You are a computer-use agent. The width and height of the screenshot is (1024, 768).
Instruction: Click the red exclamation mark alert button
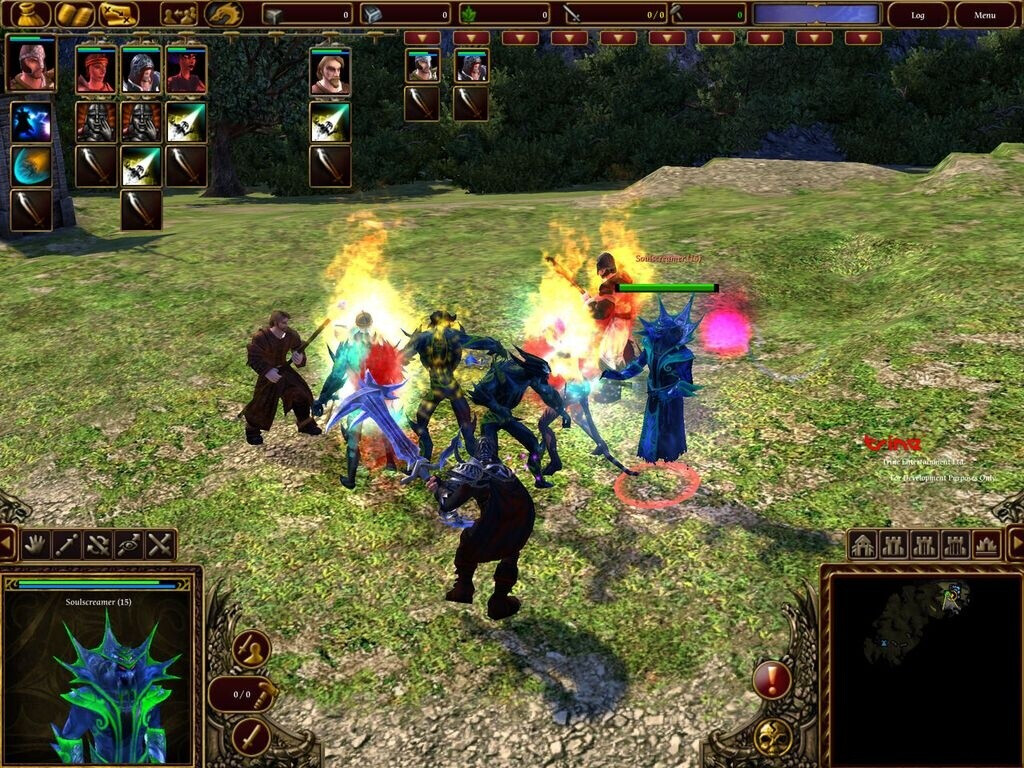point(771,681)
